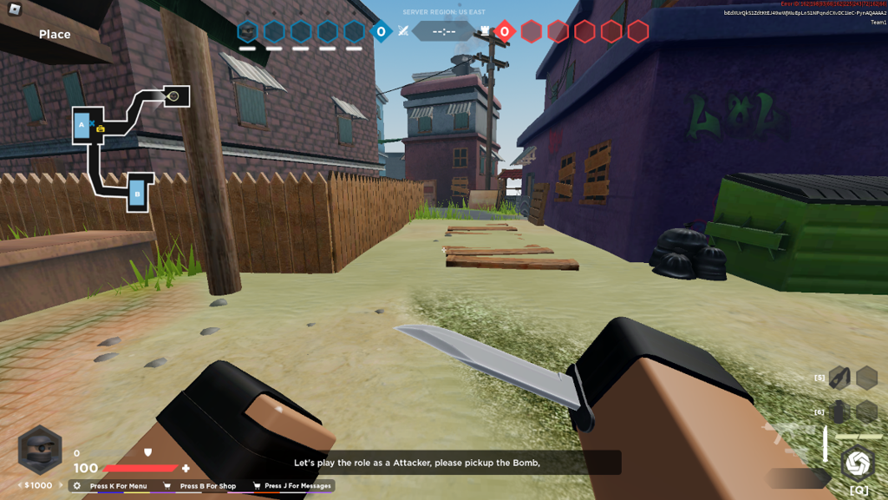
Task: Open the Roblox menu logo button
Action: tap(14, 11)
